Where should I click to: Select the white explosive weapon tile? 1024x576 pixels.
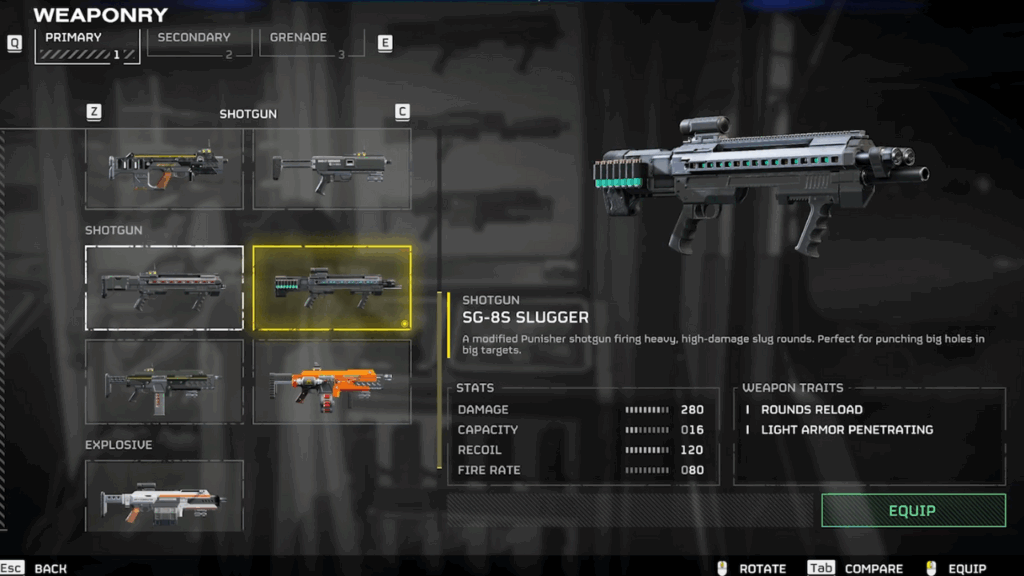coord(164,496)
